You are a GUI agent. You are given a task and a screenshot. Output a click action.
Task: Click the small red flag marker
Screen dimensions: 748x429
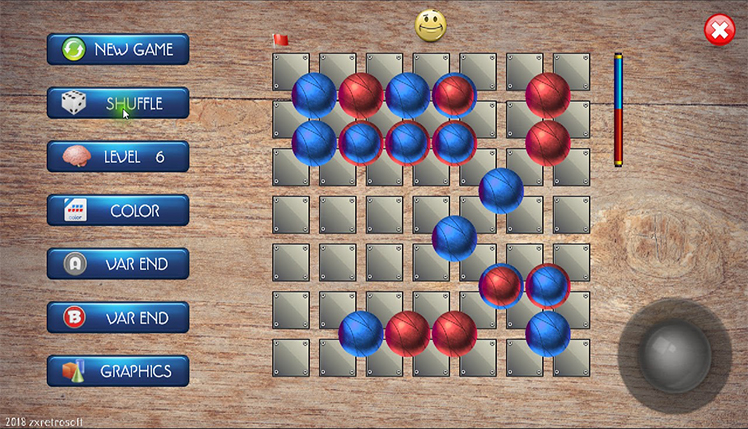[x=281, y=40]
